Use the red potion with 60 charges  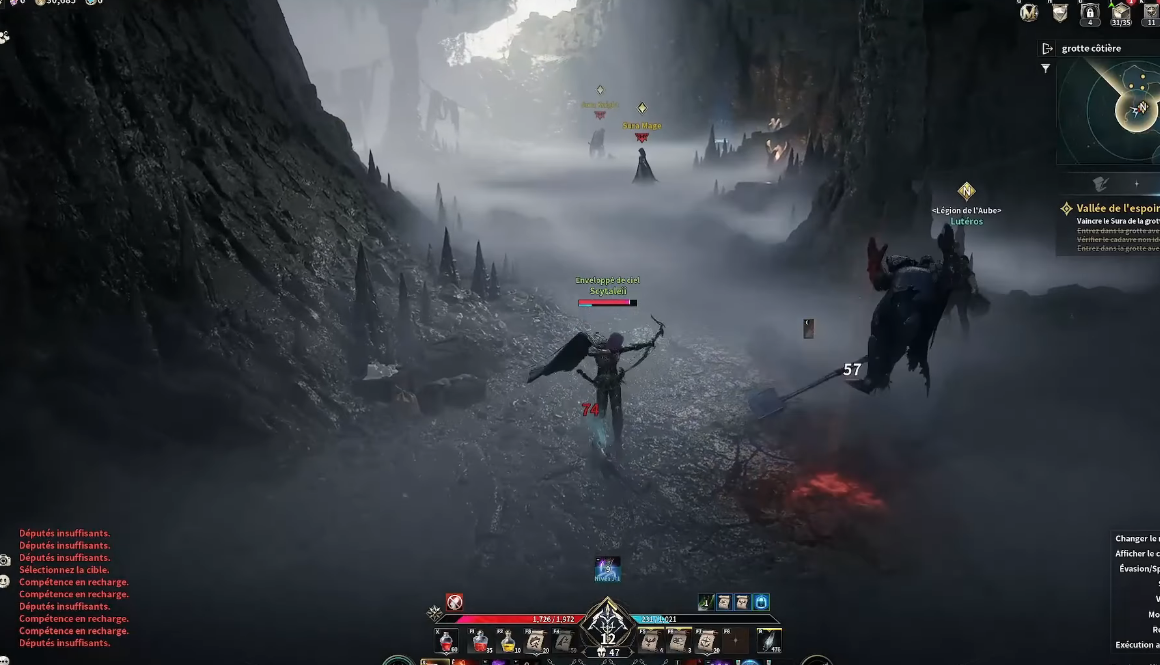[447, 641]
